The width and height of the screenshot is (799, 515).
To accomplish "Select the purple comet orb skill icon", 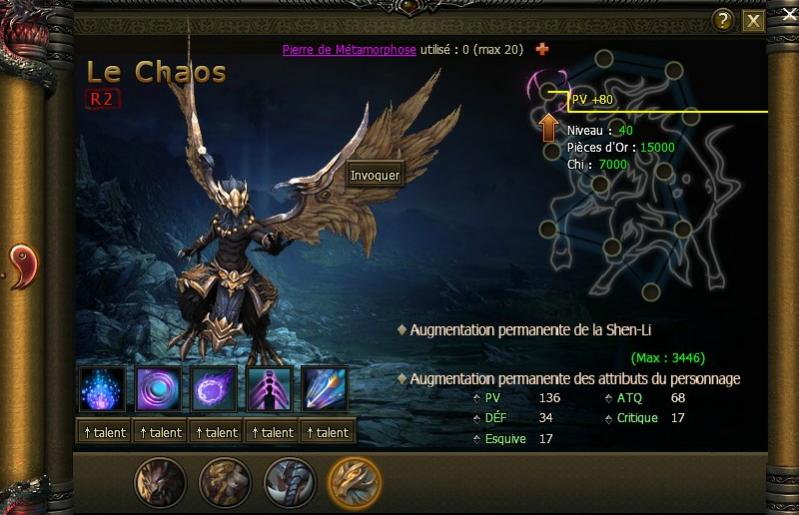I will pos(215,391).
